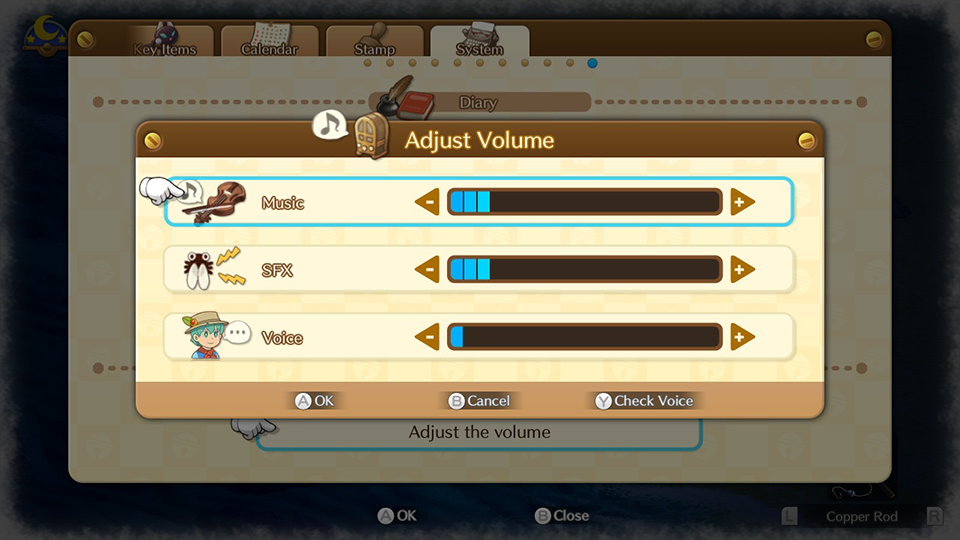Lower the SFX volume with minus arrow

(x=427, y=270)
